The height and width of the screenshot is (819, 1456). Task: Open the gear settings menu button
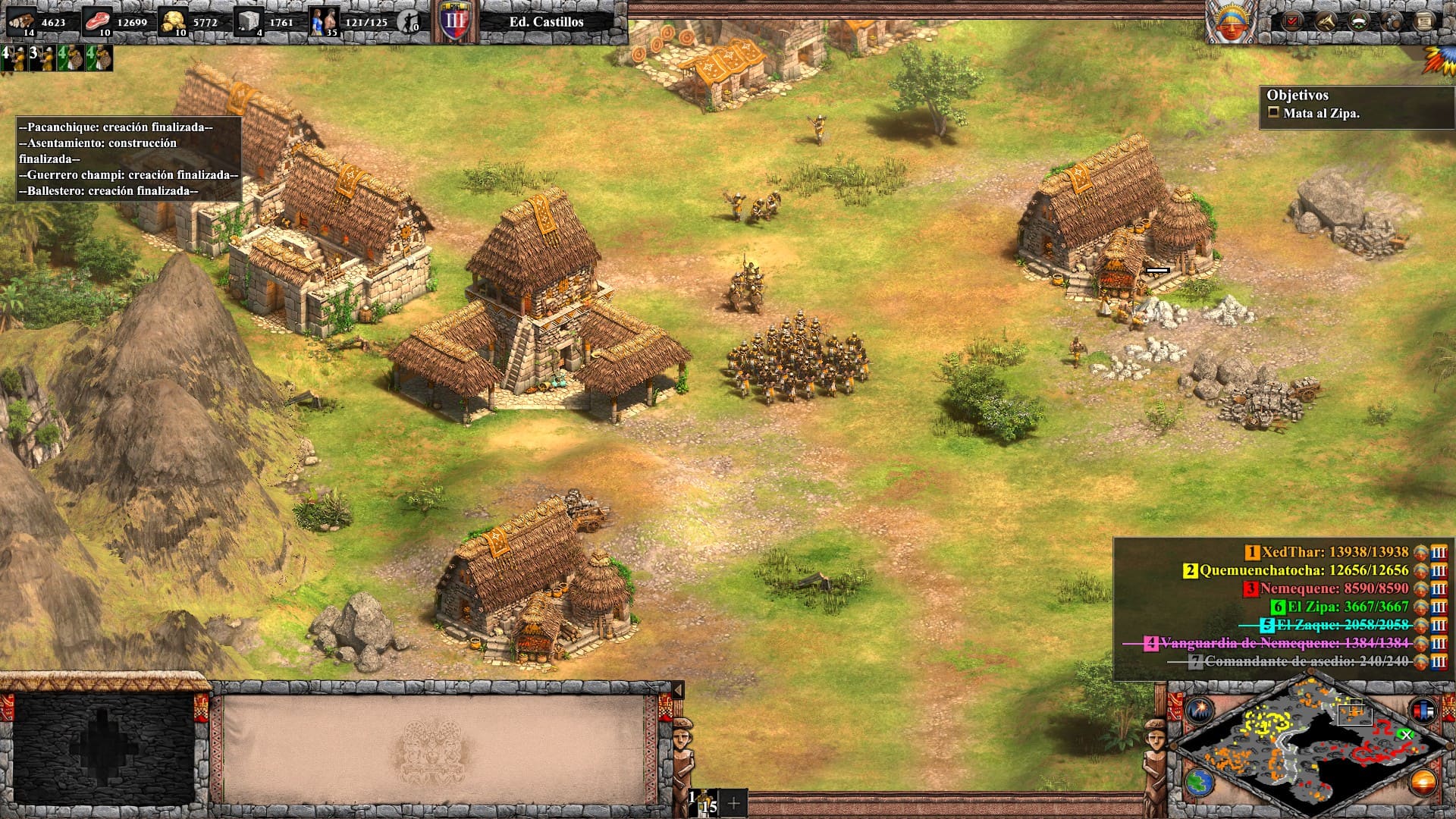(x=1392, y=21)
